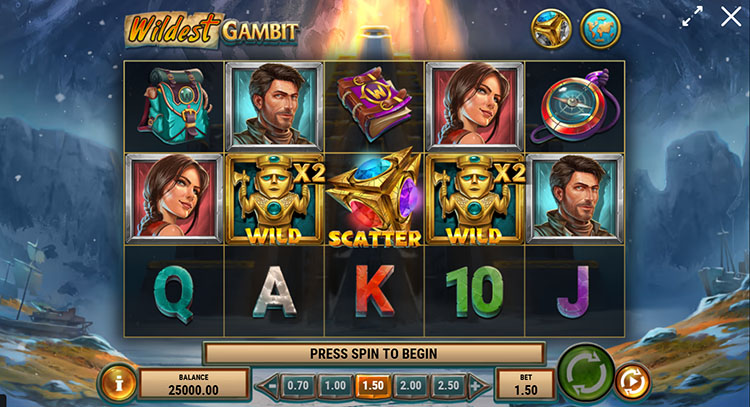
Task: Select the 0.70 bet value
Action: click(298, 385)
